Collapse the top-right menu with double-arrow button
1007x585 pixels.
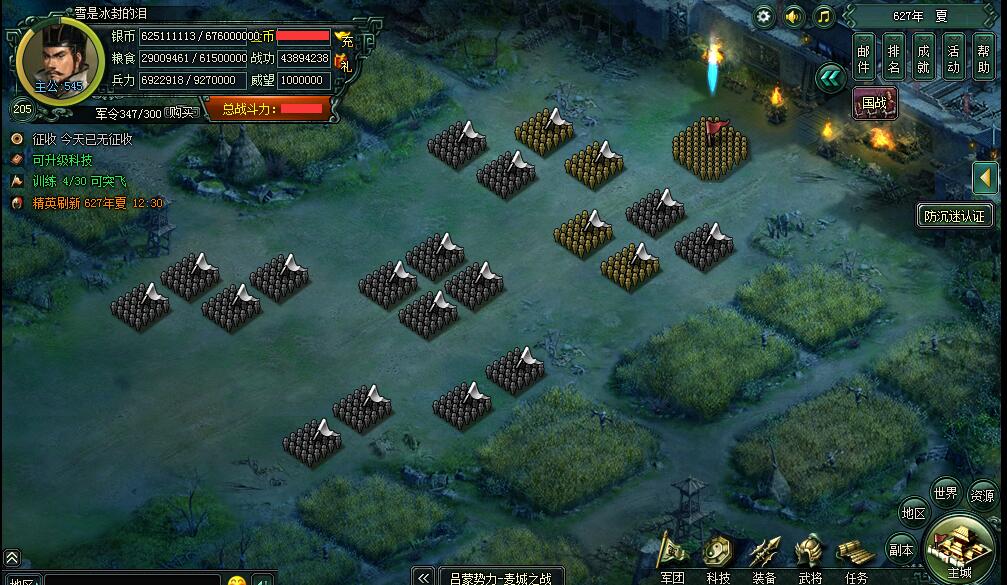830,77
